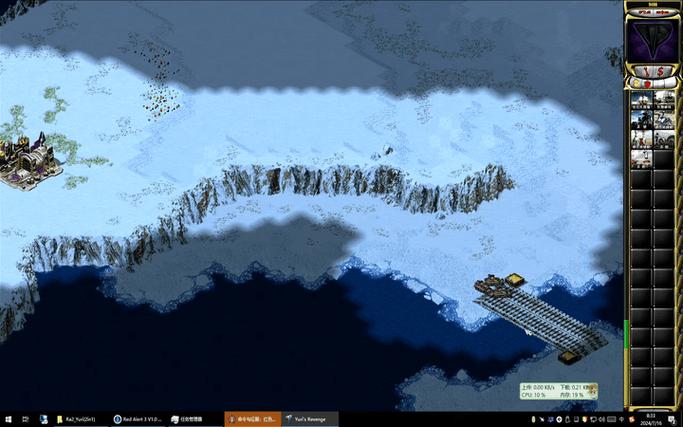The image size is (683, 427).
Task: Select the Yuri's Revenge taskbar entry
Action: tap(309, 419)
